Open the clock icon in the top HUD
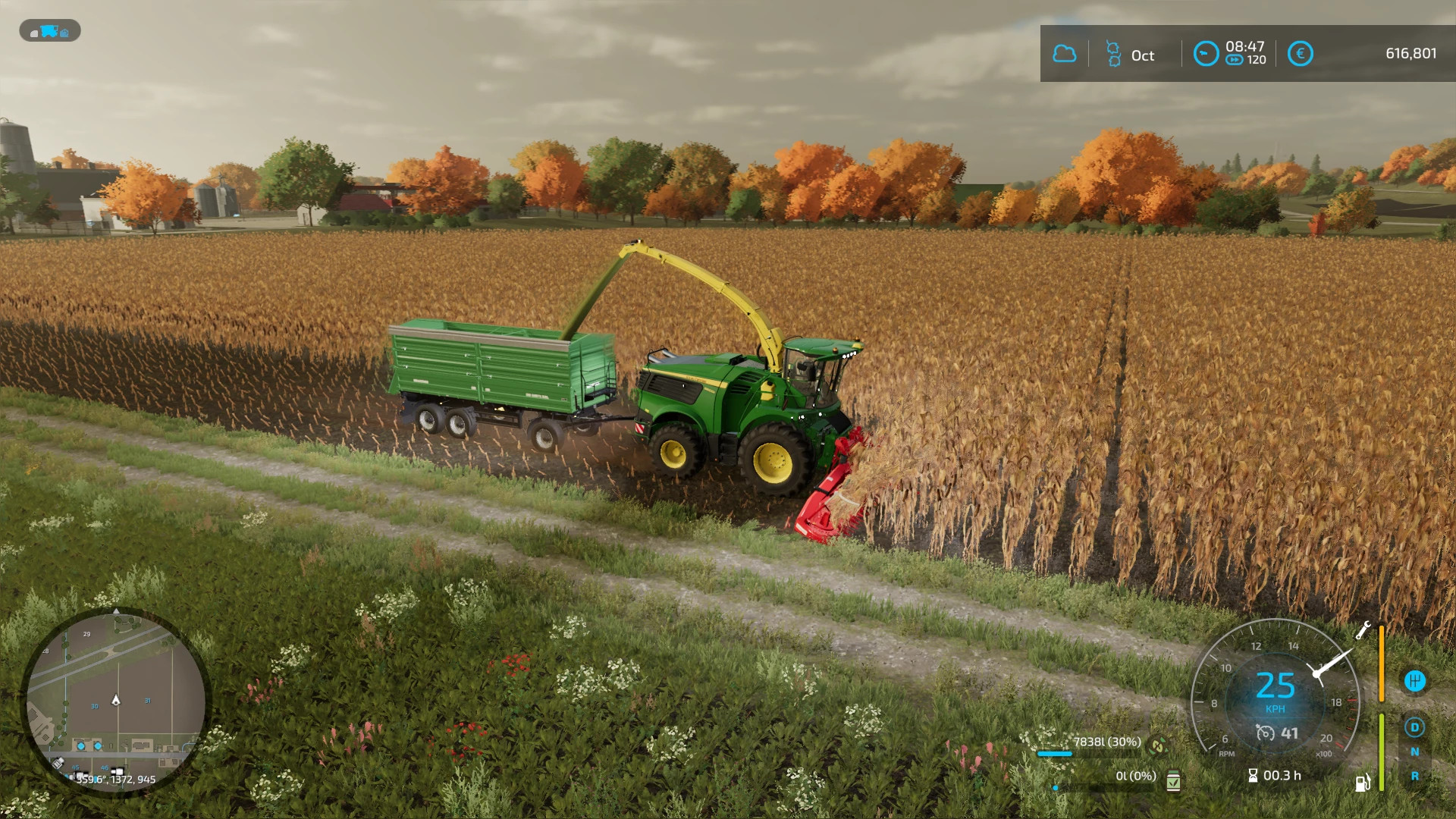 (1206, 55)
